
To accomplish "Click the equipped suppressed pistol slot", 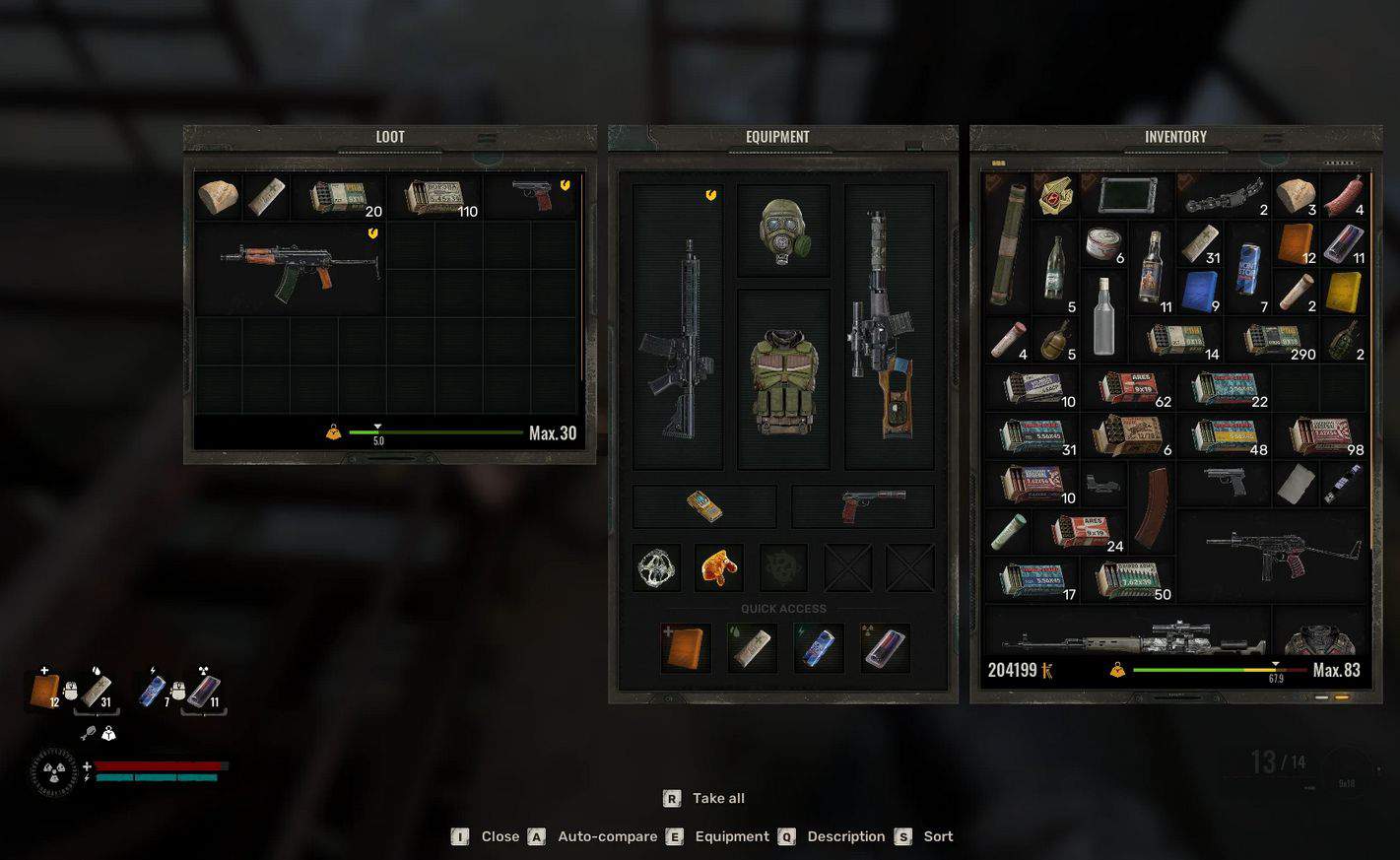I will (x=863, y=506).
